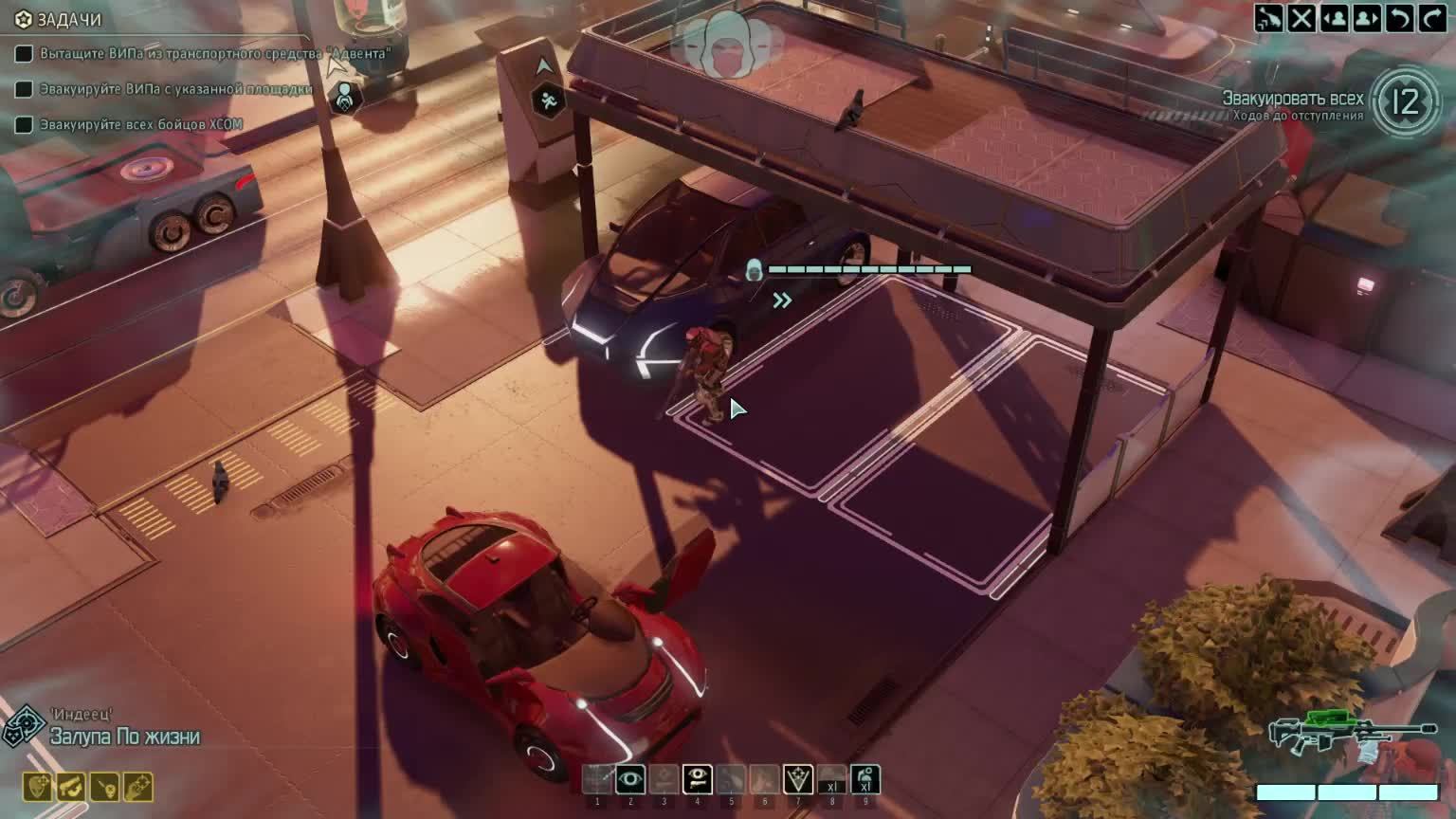Toggle the 'Эвакуируйте ВИПа' objective checkbox

coord(24,88)
